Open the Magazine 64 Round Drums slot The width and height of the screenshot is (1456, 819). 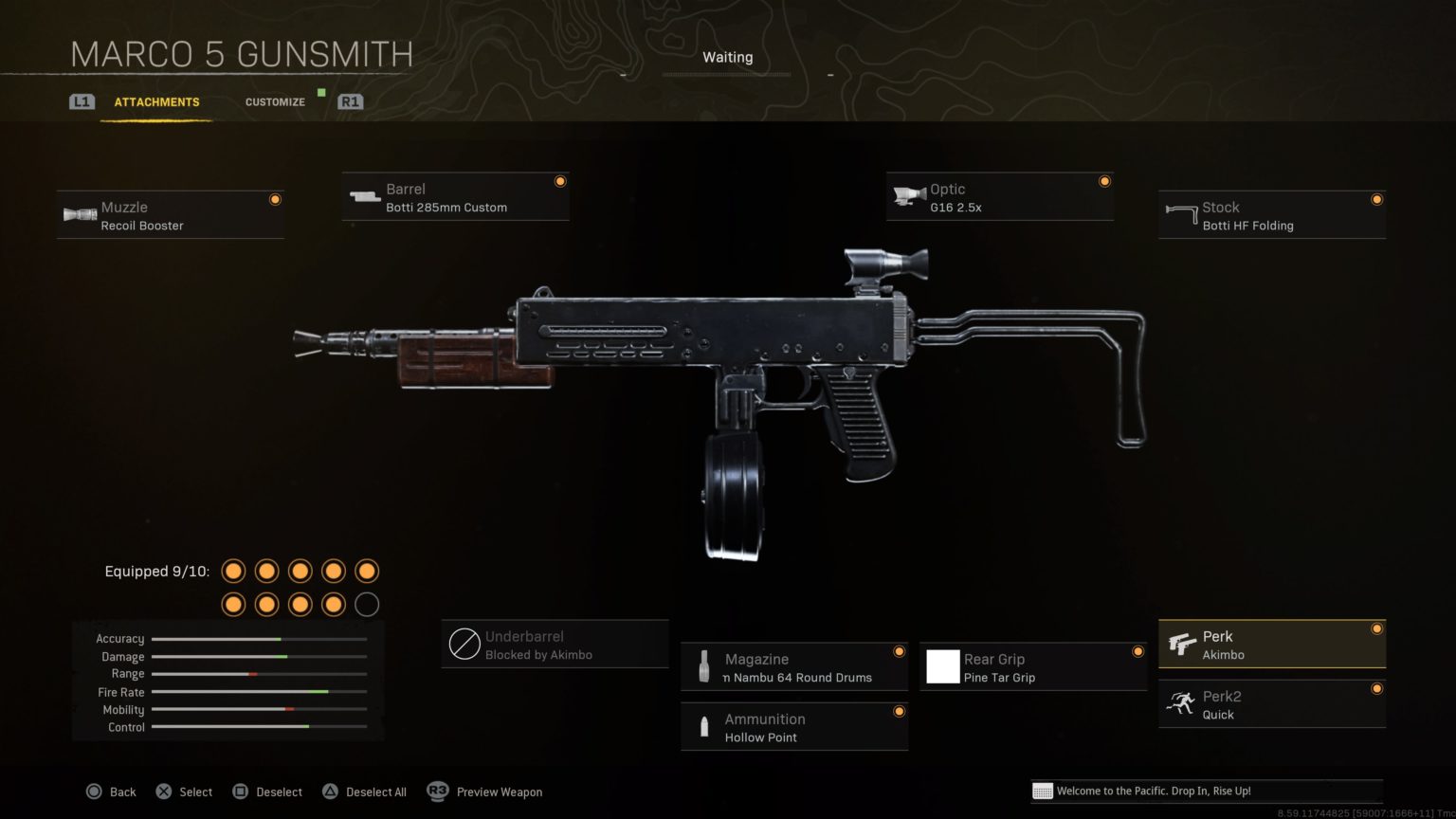[794, 667]
